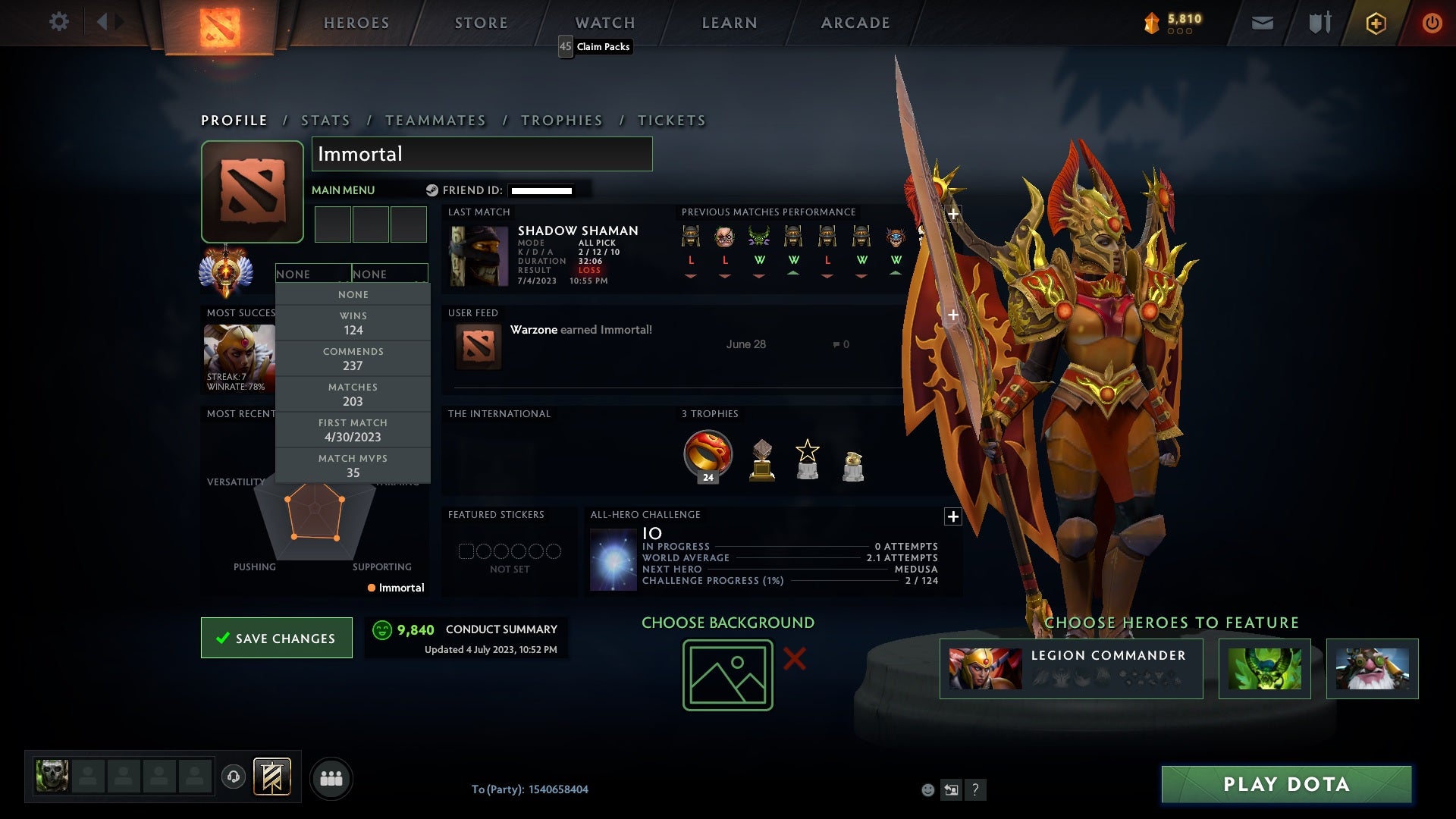Open the settings gear icon
The image size is (1456, 819).
tap(59, 22)
